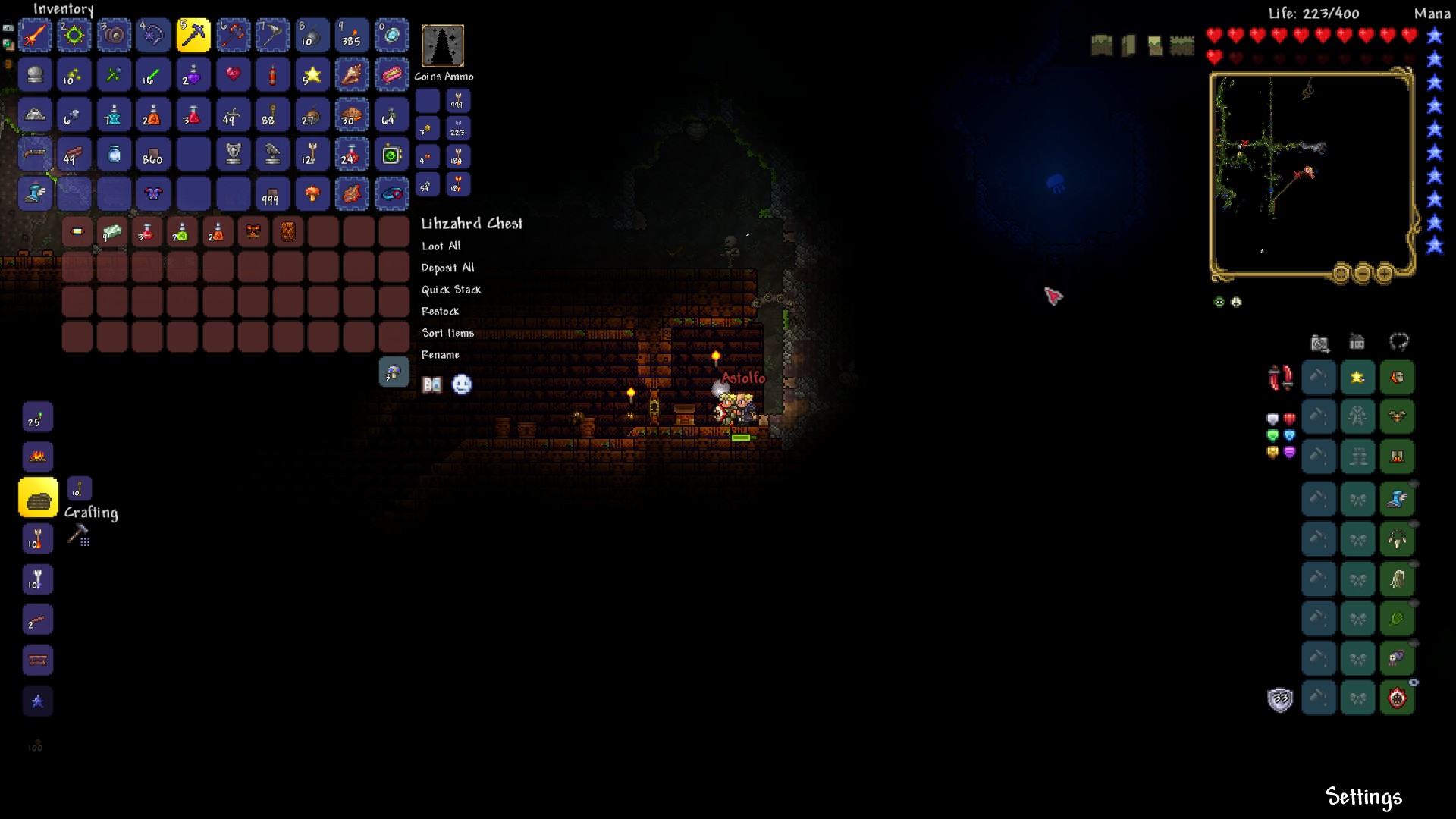This screenshot has width=1456, height=819.
Task: Toggle visibility of the bottom demon accessory
Action: click(1415, 681)
